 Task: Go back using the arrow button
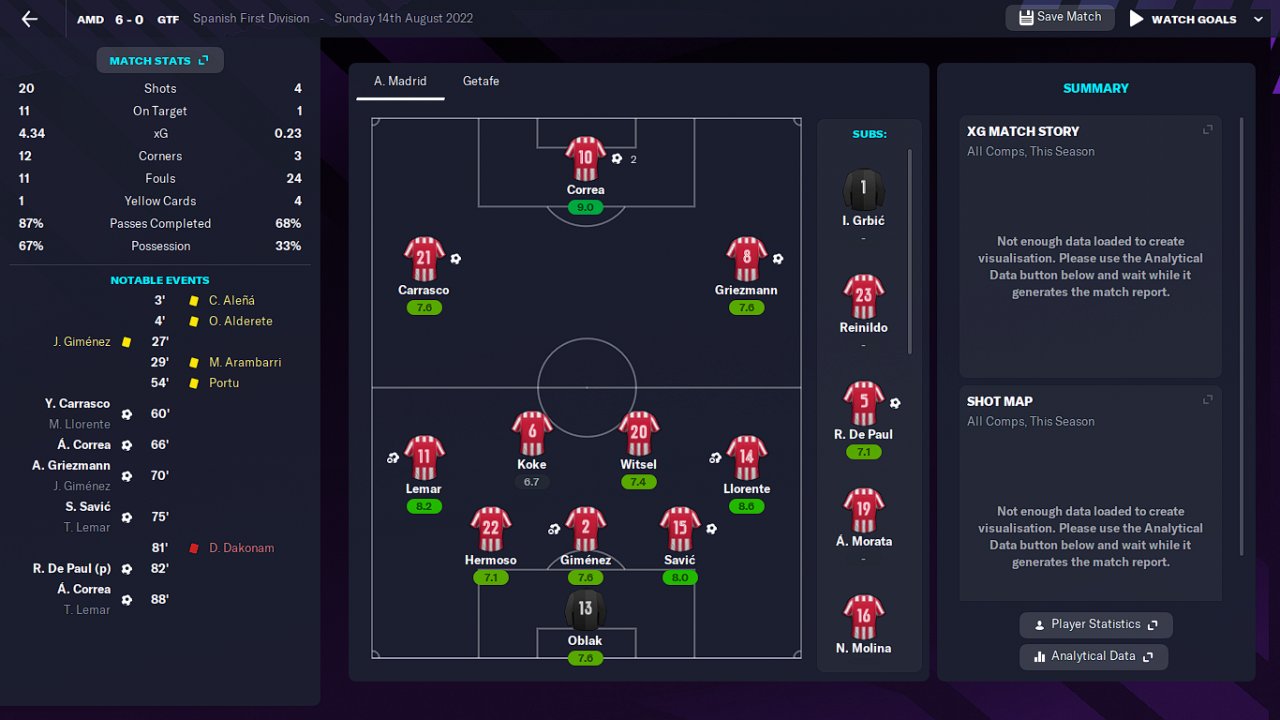(29, 19)
